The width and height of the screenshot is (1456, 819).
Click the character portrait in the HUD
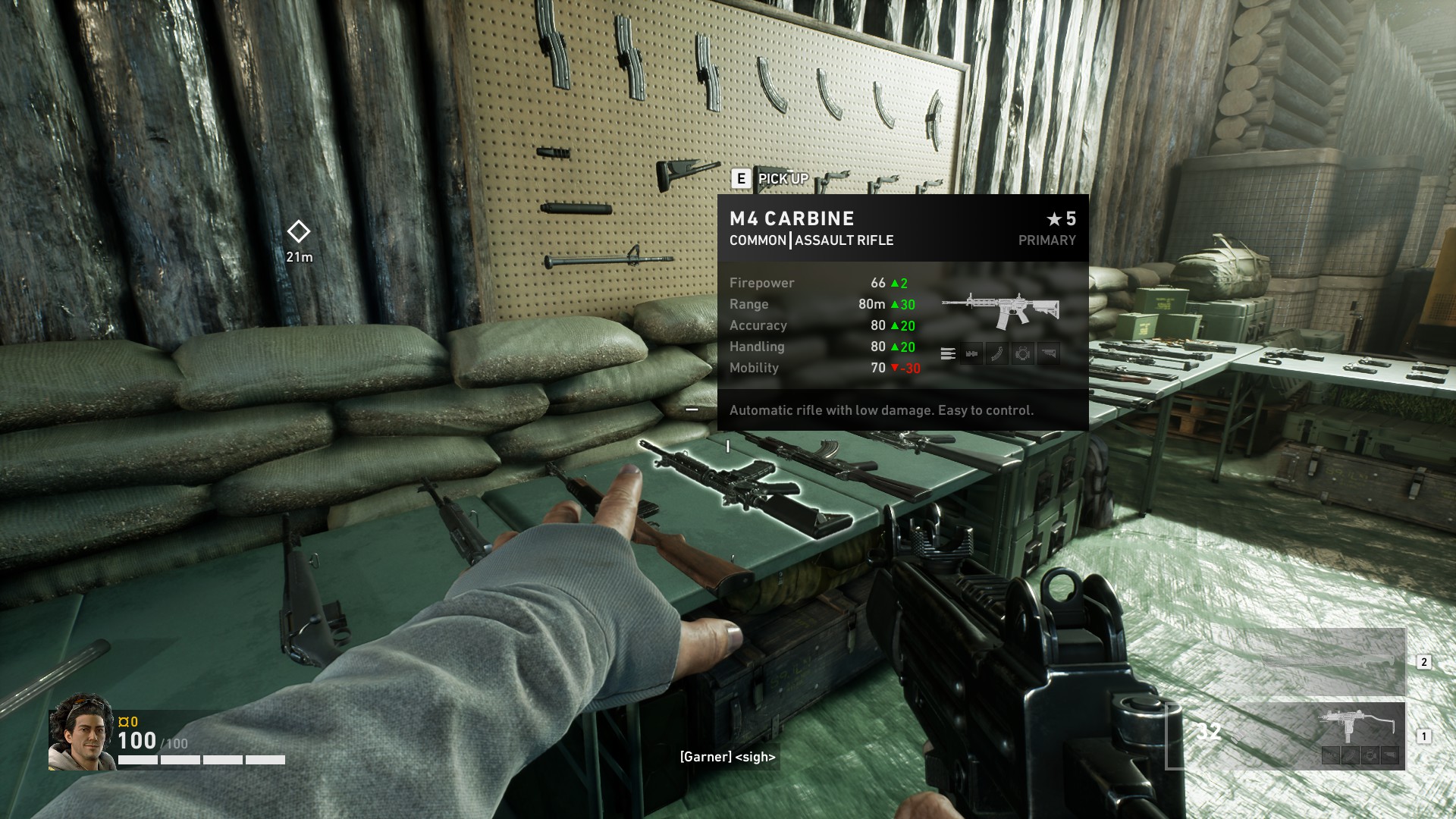click(81, 733)
